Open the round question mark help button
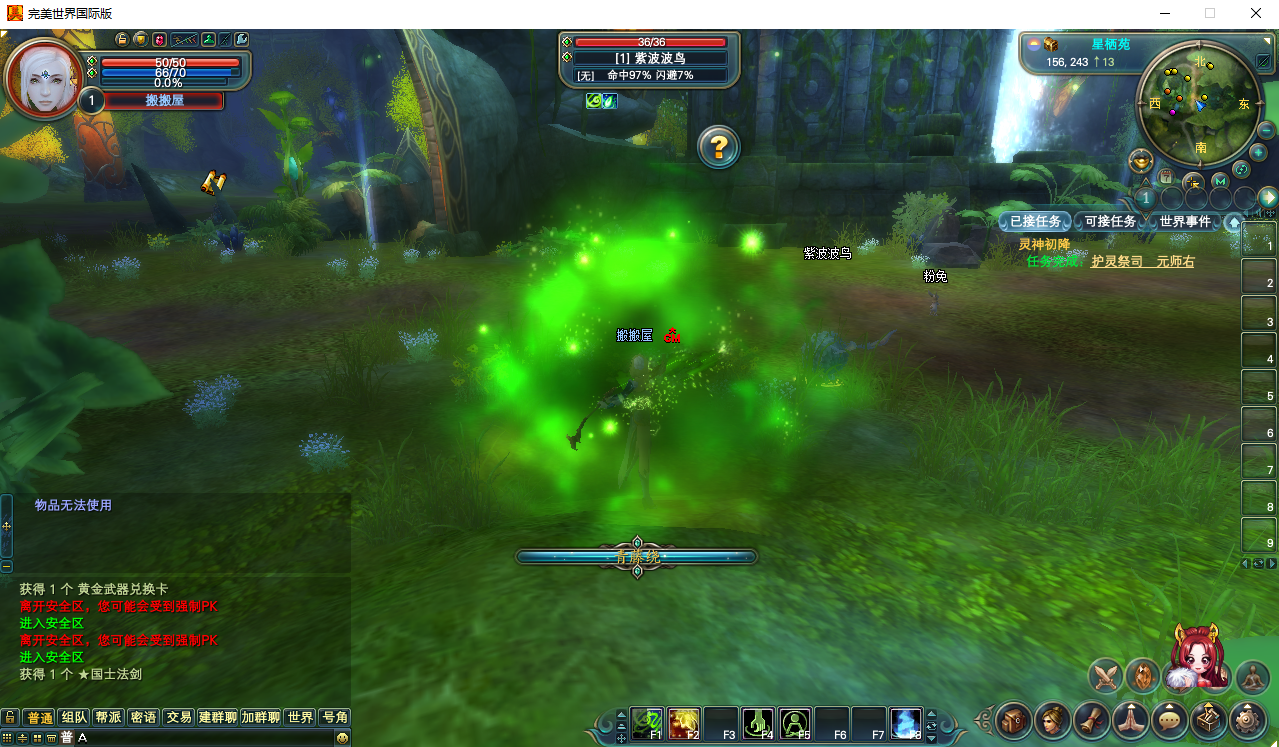1279x747 pixels. pos(718,148)
